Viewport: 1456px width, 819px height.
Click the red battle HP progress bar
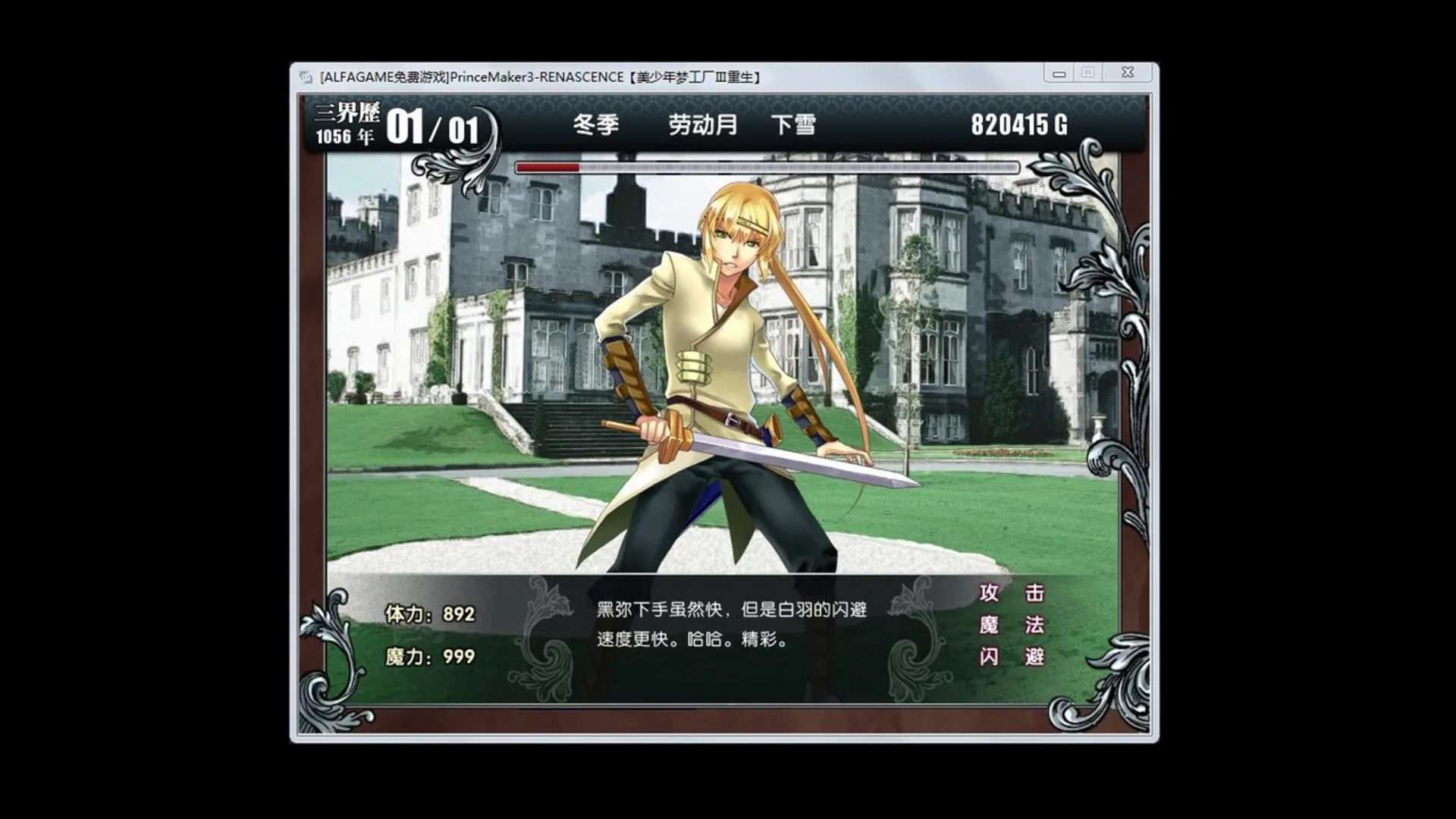pyautogui.click(x=550, y=167)
